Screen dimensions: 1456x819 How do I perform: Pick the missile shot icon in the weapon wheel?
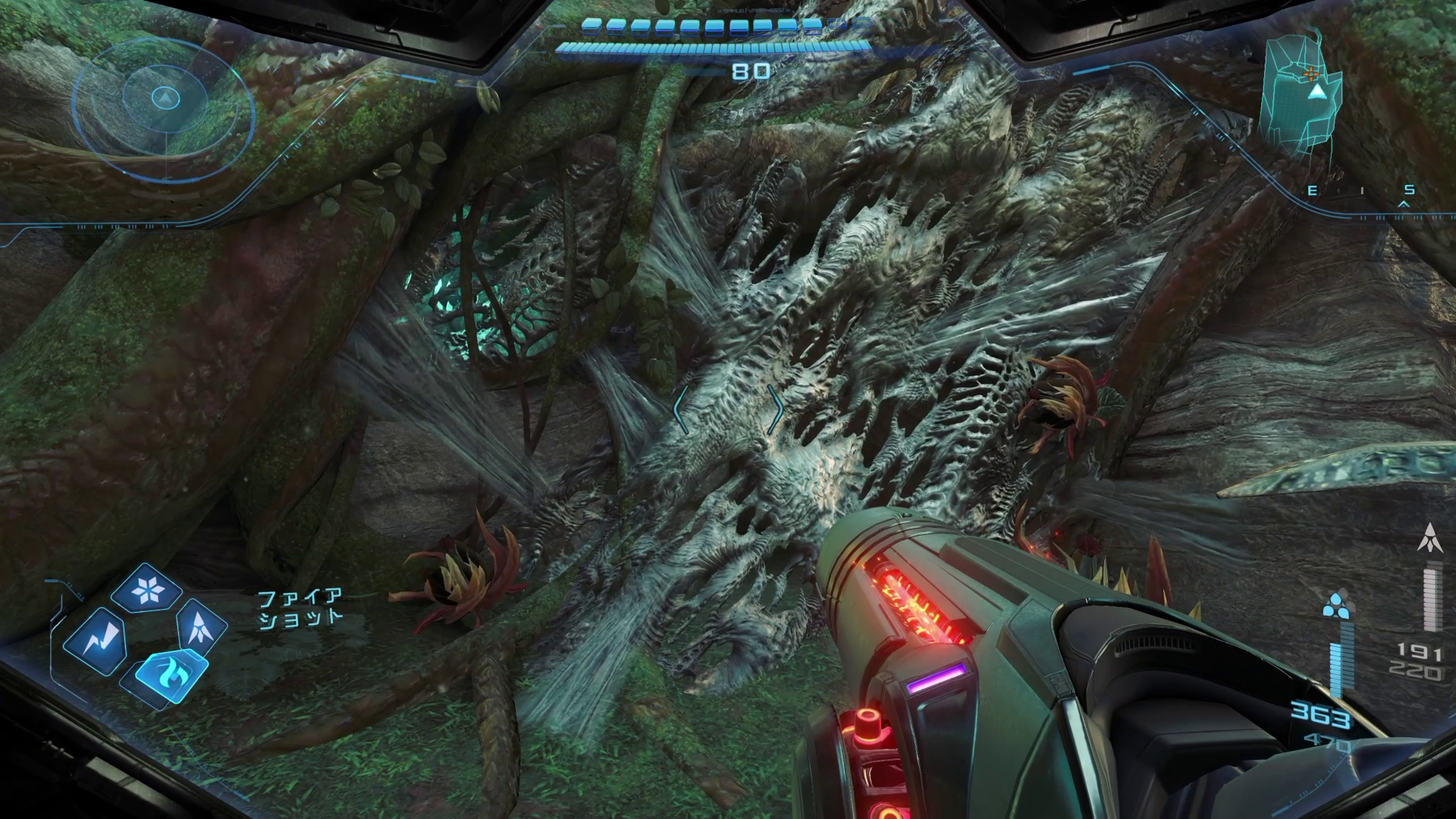pos(201,626)
